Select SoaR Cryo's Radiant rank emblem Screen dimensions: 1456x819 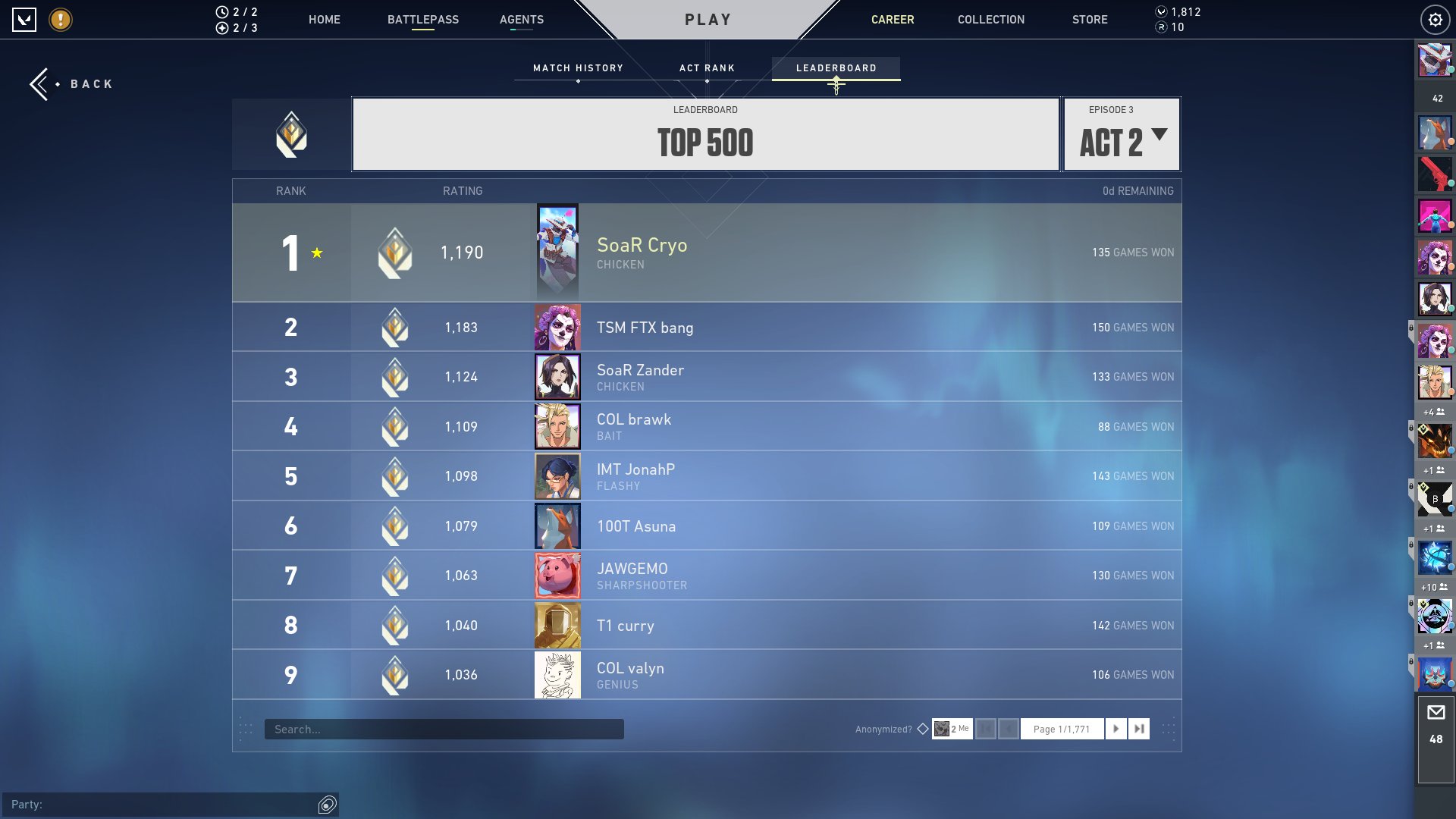(397, 253)
